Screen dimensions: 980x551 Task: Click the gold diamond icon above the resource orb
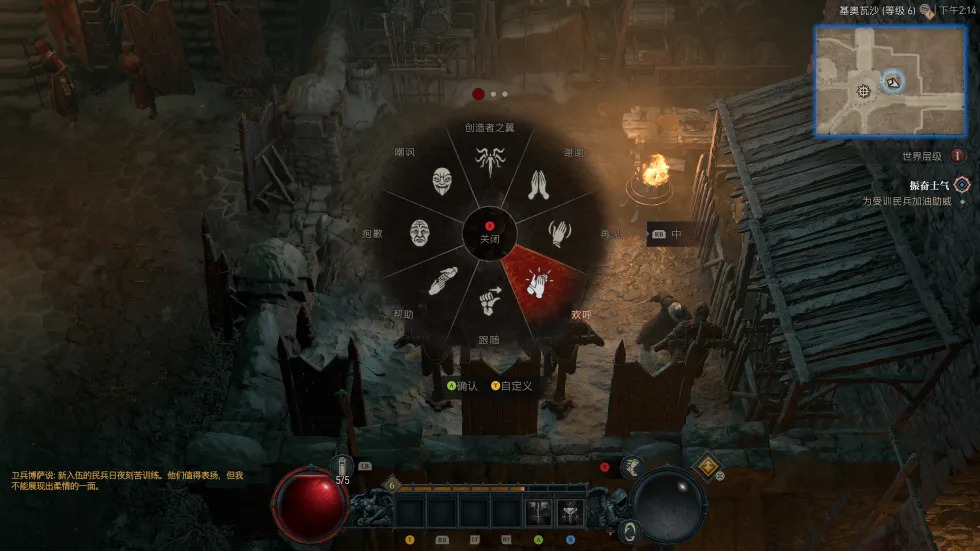708,465
